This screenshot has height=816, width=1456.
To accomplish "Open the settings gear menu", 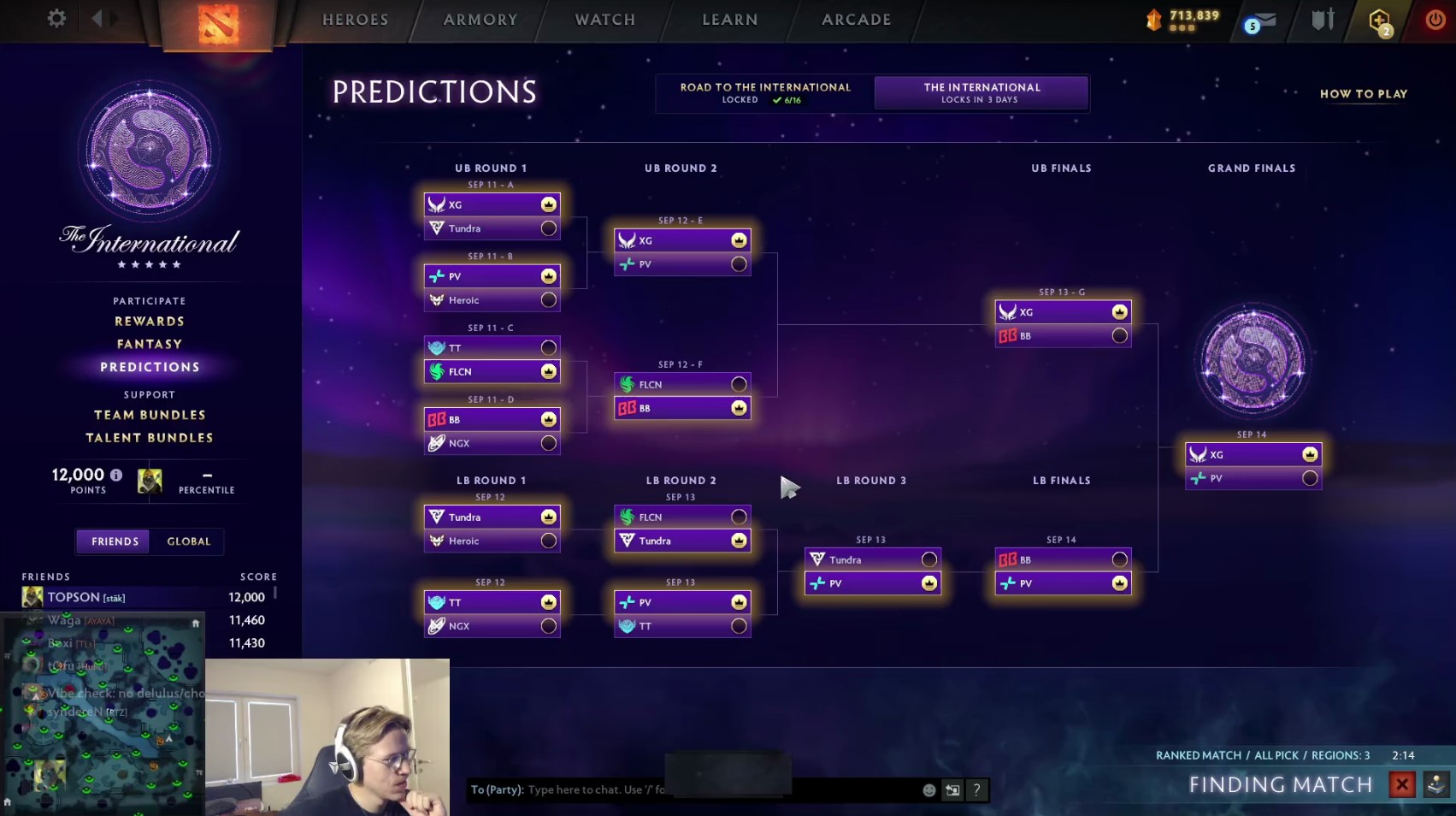I will coord(56,18).
